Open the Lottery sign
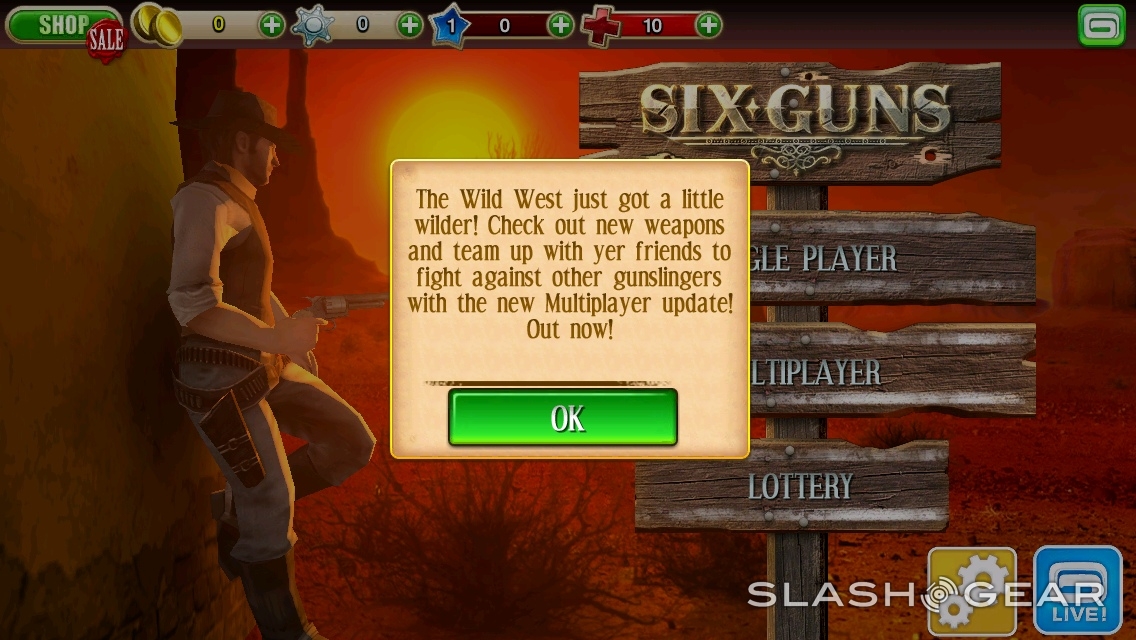The height and width of the screenshot is (640, 1136). [800, 487]
